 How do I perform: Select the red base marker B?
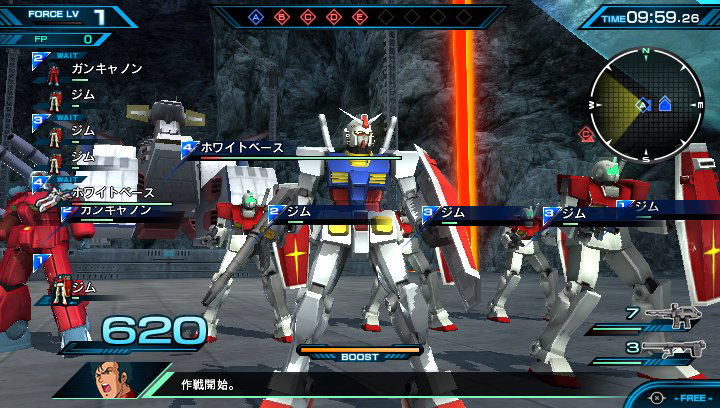pos(281,17)
